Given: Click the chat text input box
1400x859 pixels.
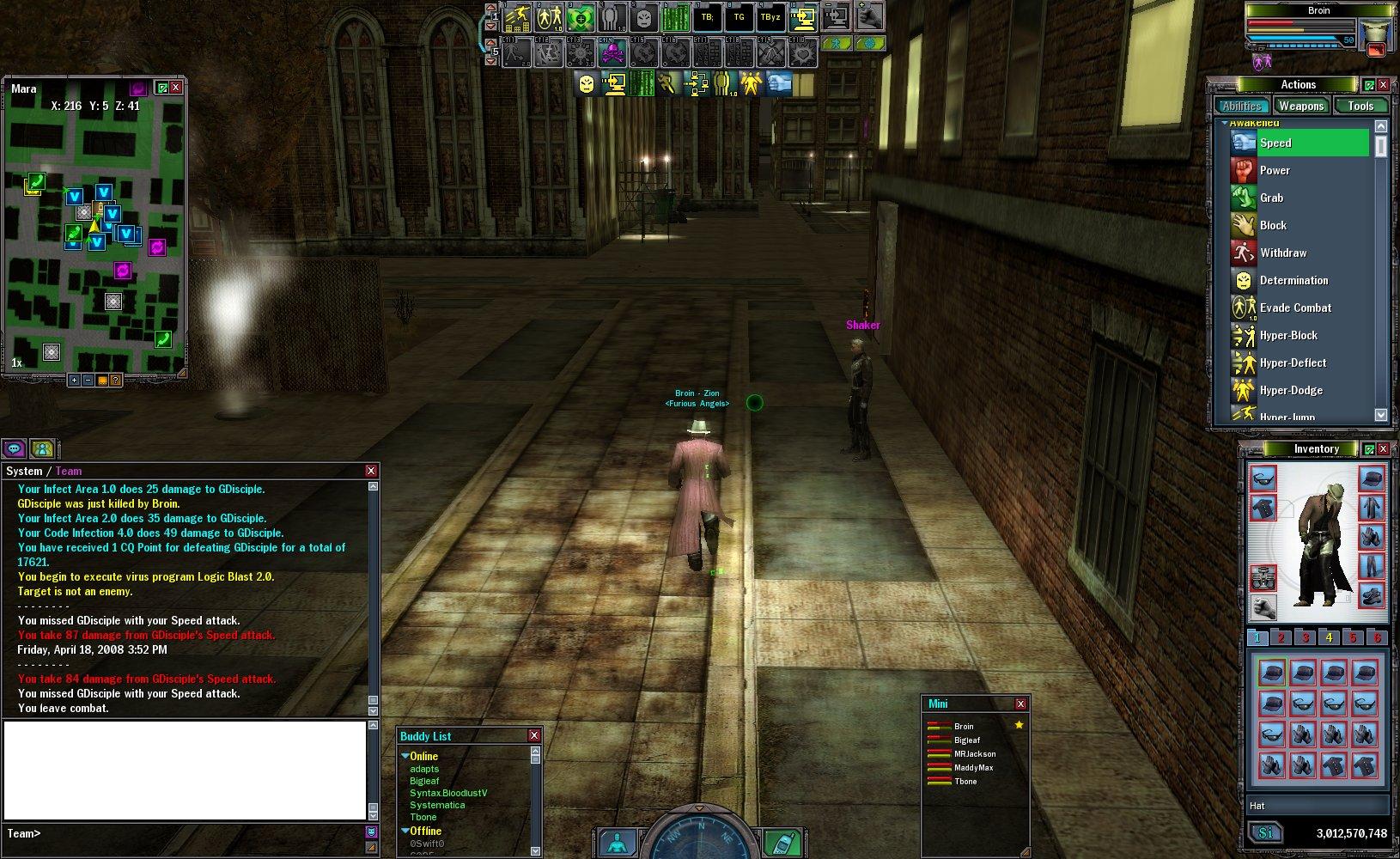Looking at the screenshot, I should [185, 770].
